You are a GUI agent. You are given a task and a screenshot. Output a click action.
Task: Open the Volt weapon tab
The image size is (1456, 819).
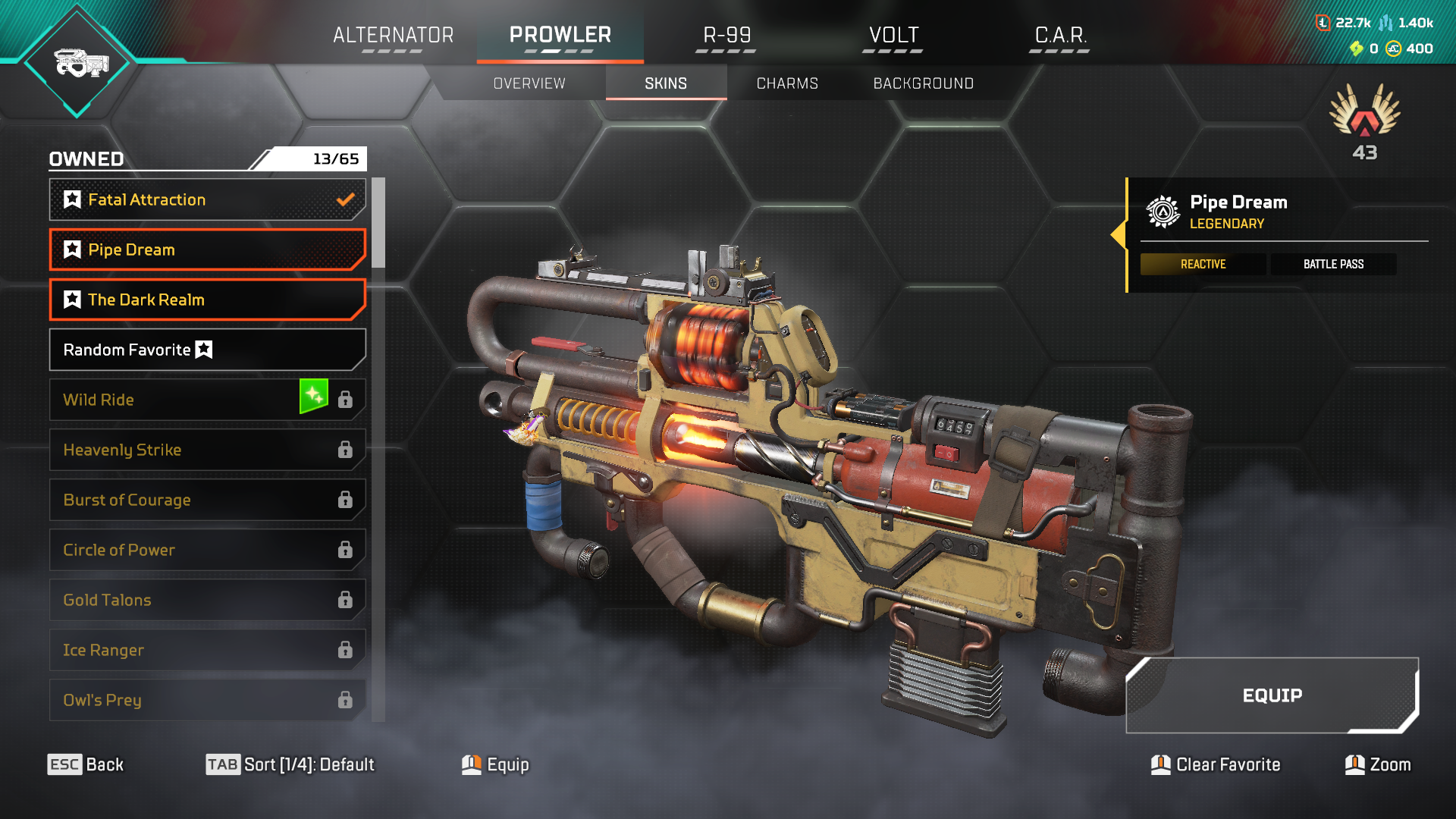coord(893,36)
